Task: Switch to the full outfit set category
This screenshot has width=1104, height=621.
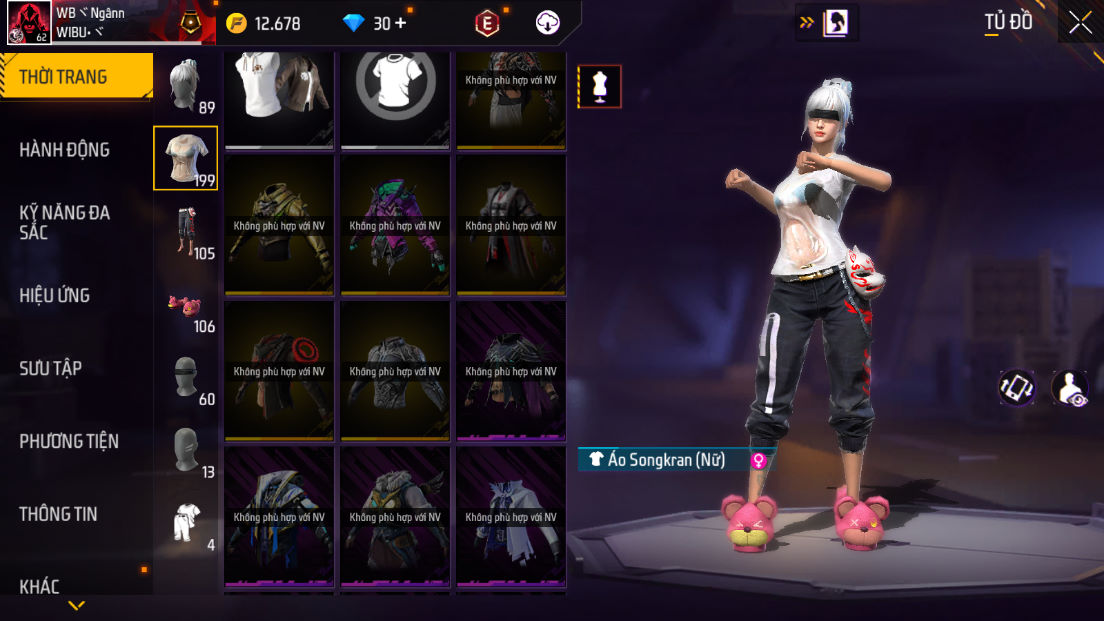Action: coord(186,523)
